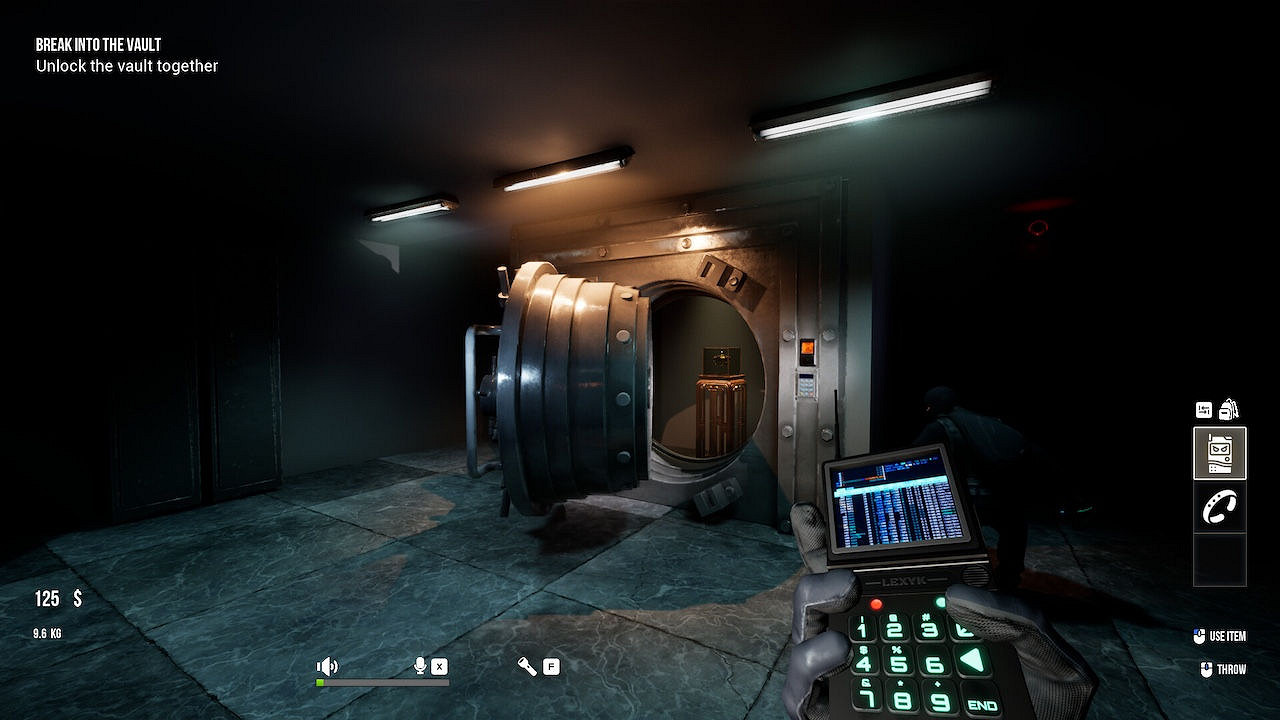1280x720 pixels.
Task: Click the bag drop icon beside the backpack
Action: point(1205,408)
